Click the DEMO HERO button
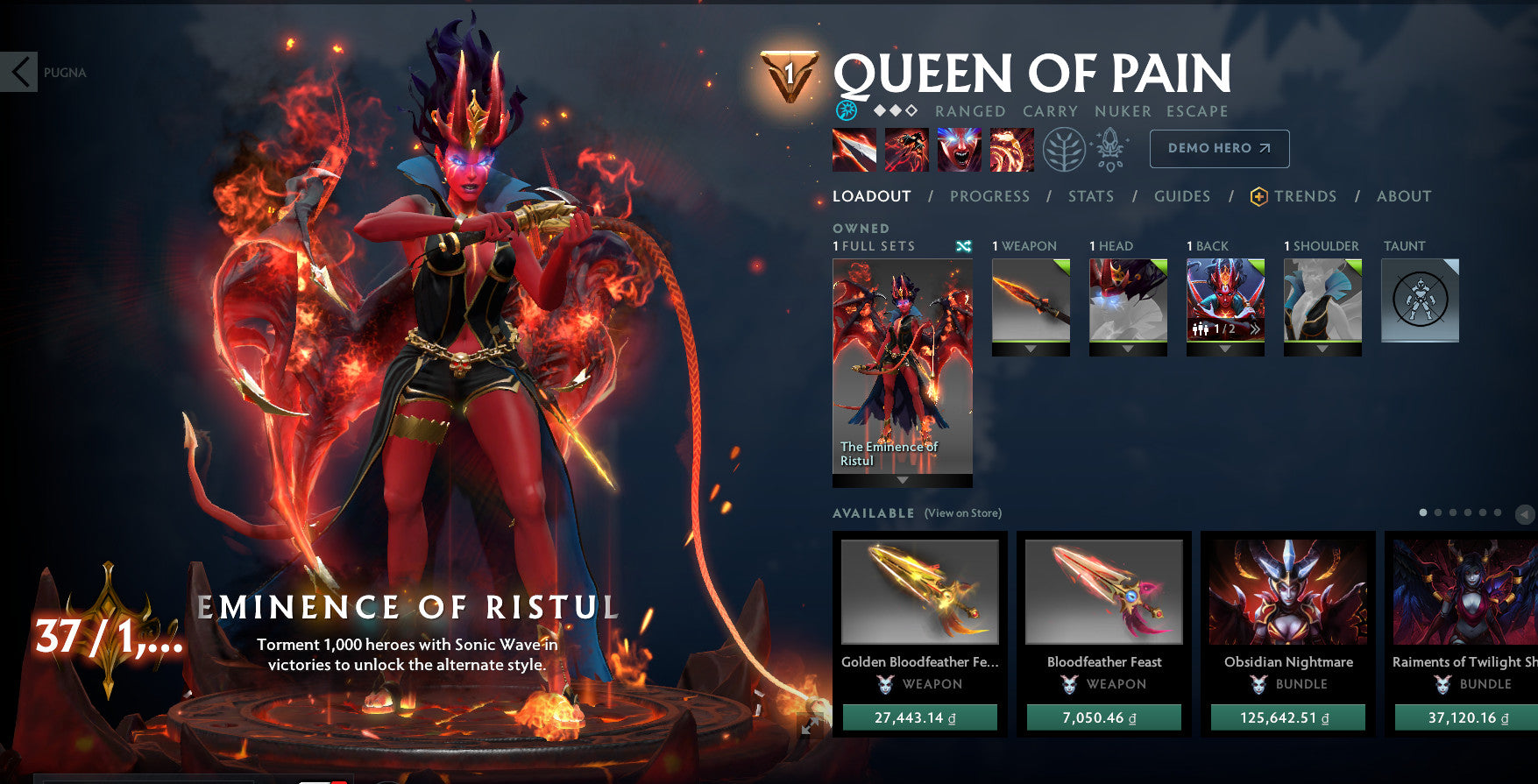This screenshot has height=784, width=1538. 1218,148
